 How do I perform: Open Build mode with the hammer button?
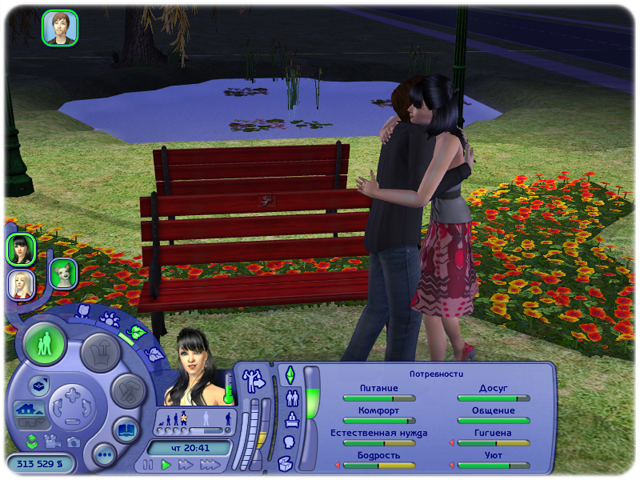127,390
